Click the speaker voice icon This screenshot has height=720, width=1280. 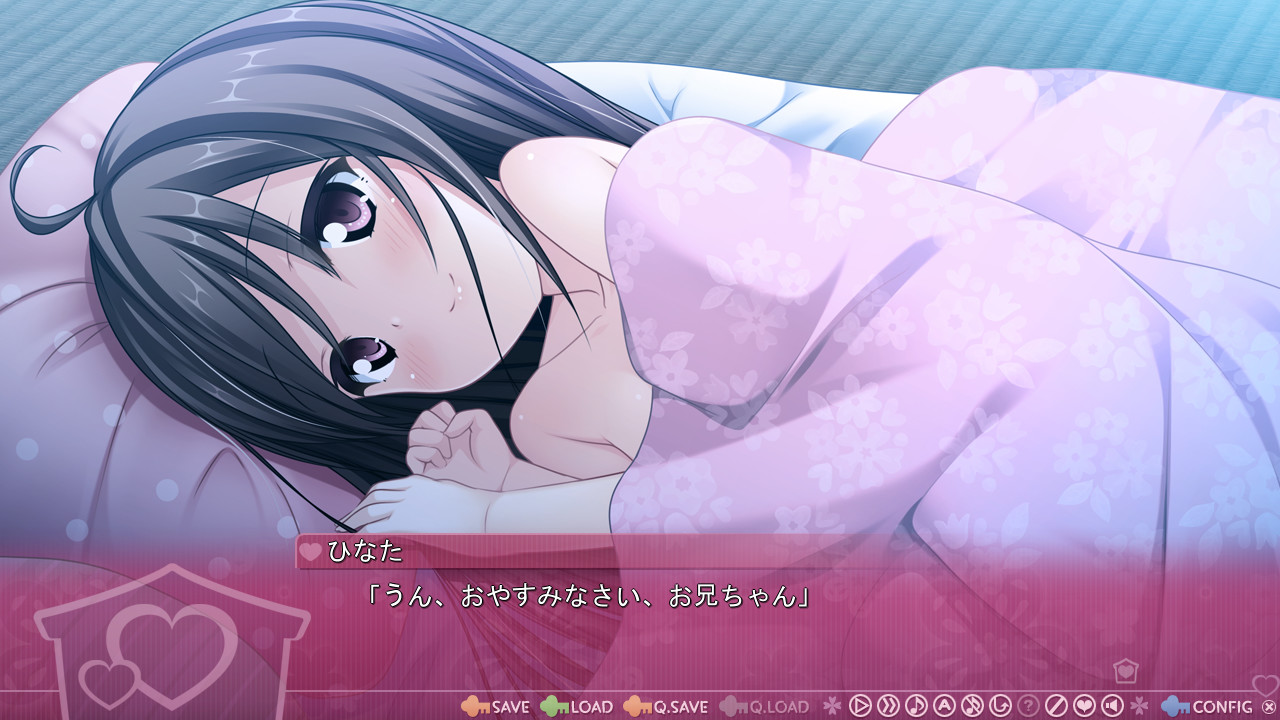pyautogui.click(x=1111, y=706)
